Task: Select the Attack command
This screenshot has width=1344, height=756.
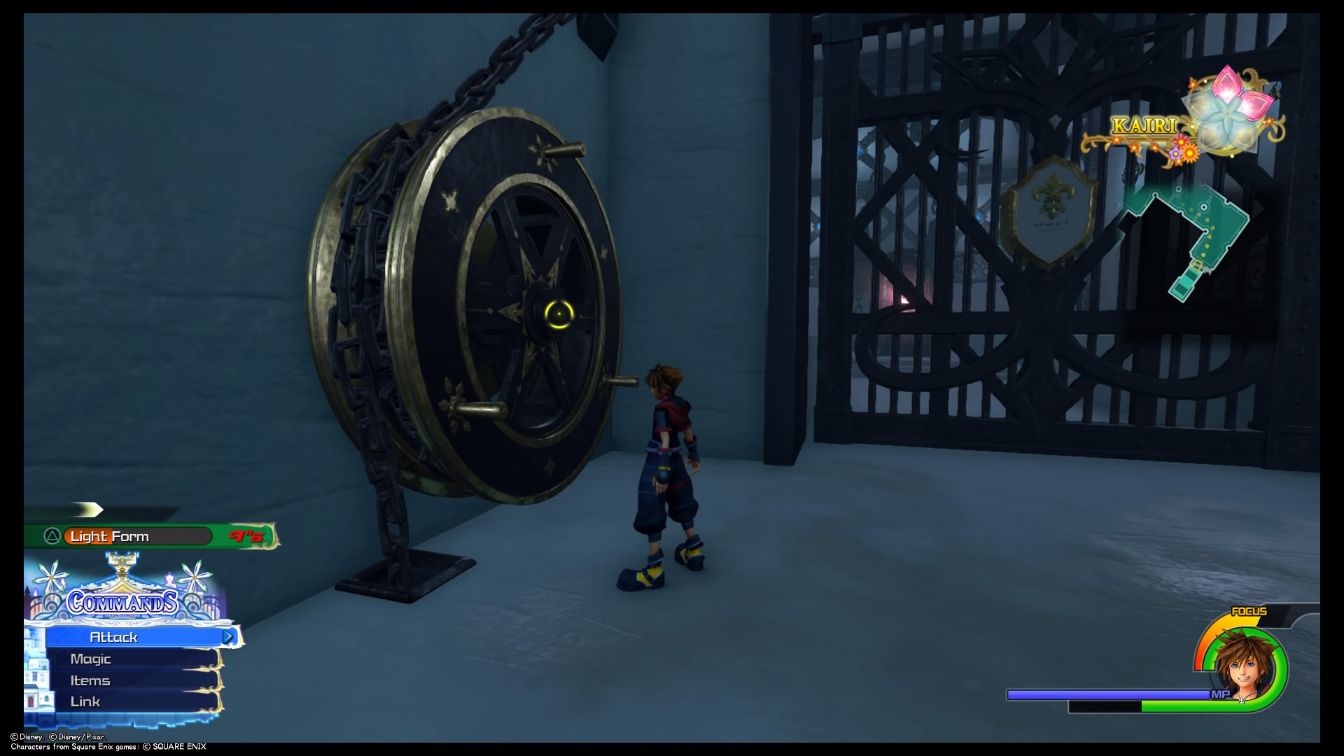Action: point(113,636)
